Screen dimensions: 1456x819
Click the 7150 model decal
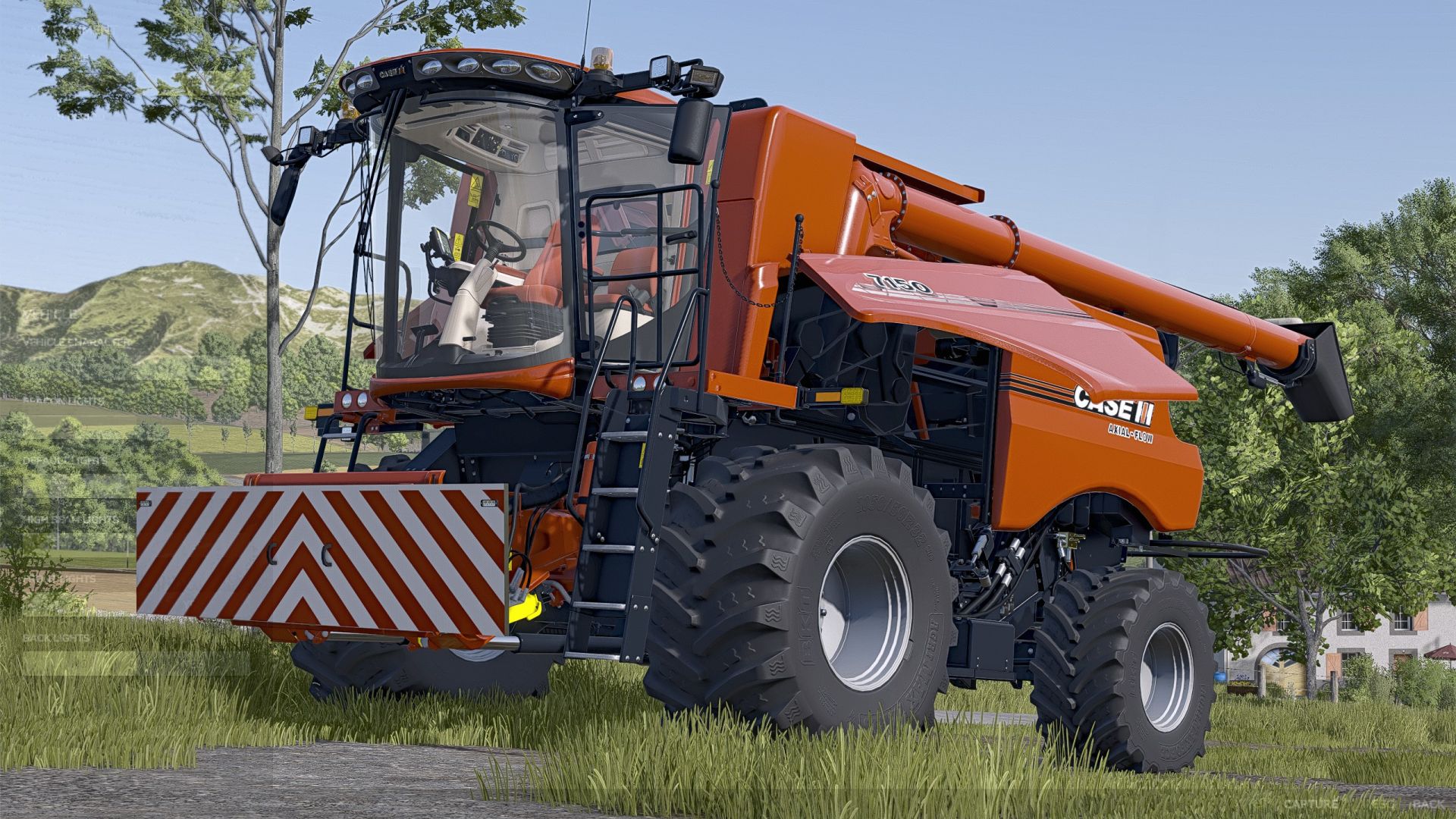point(895,284)
